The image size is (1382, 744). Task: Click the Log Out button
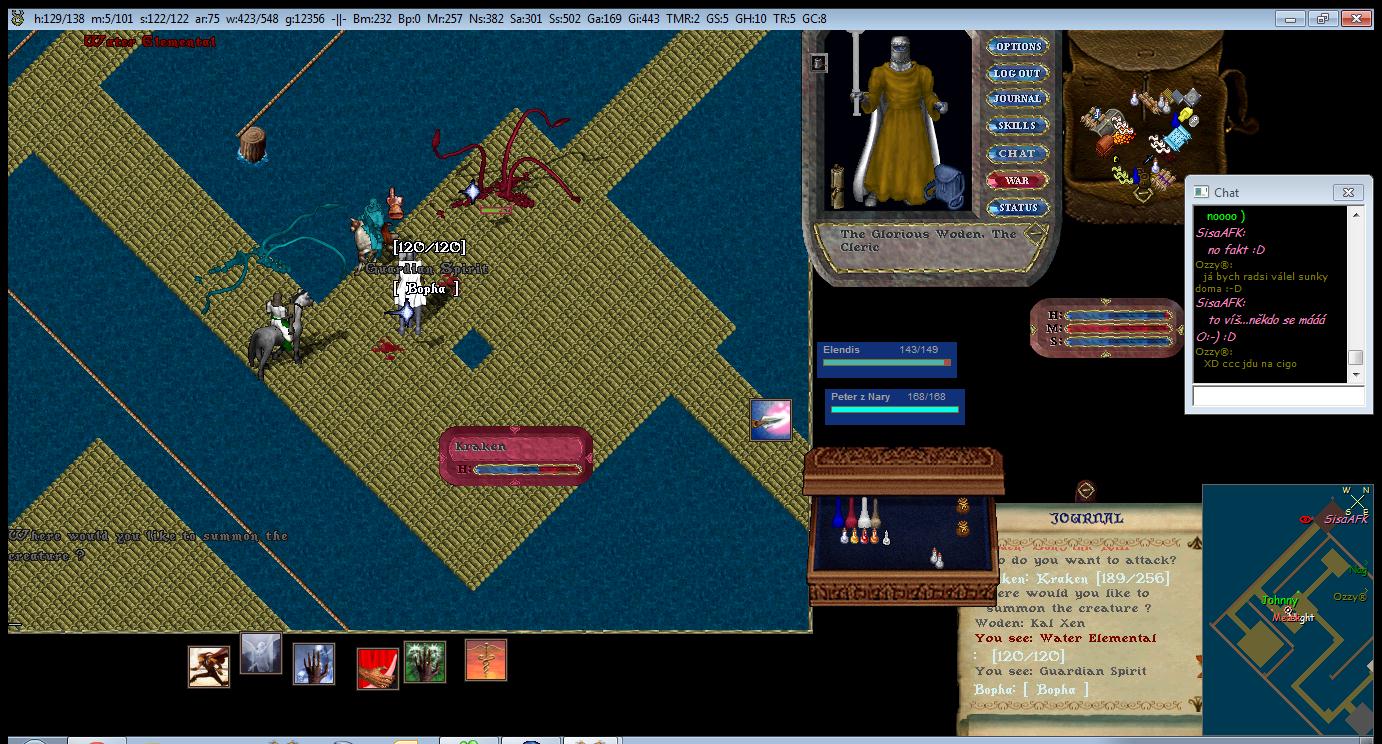tap(1017, 73)
